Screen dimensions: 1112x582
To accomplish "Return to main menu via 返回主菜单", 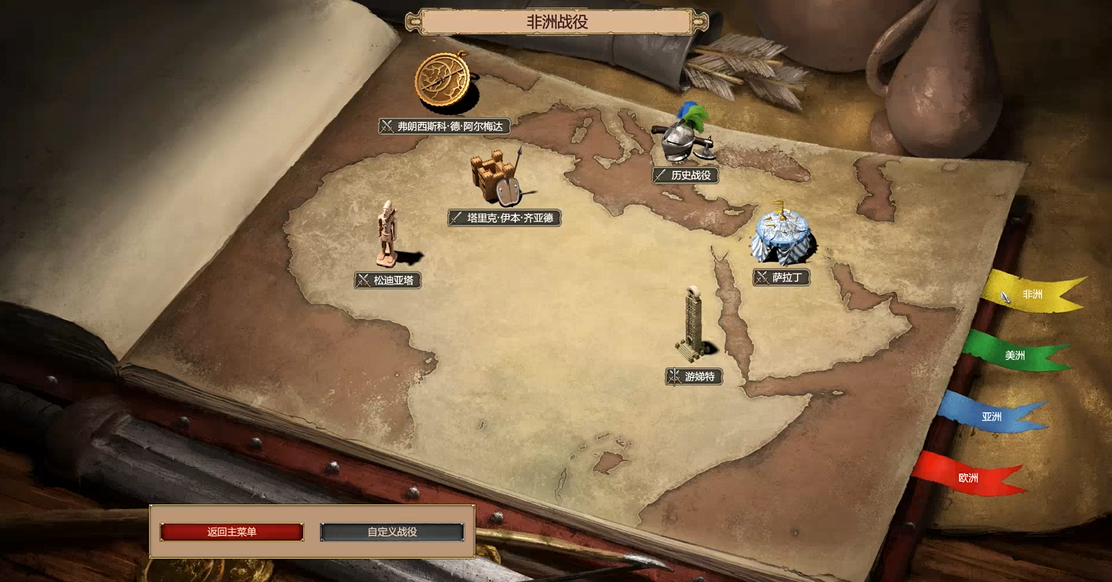I will [231, 532].
